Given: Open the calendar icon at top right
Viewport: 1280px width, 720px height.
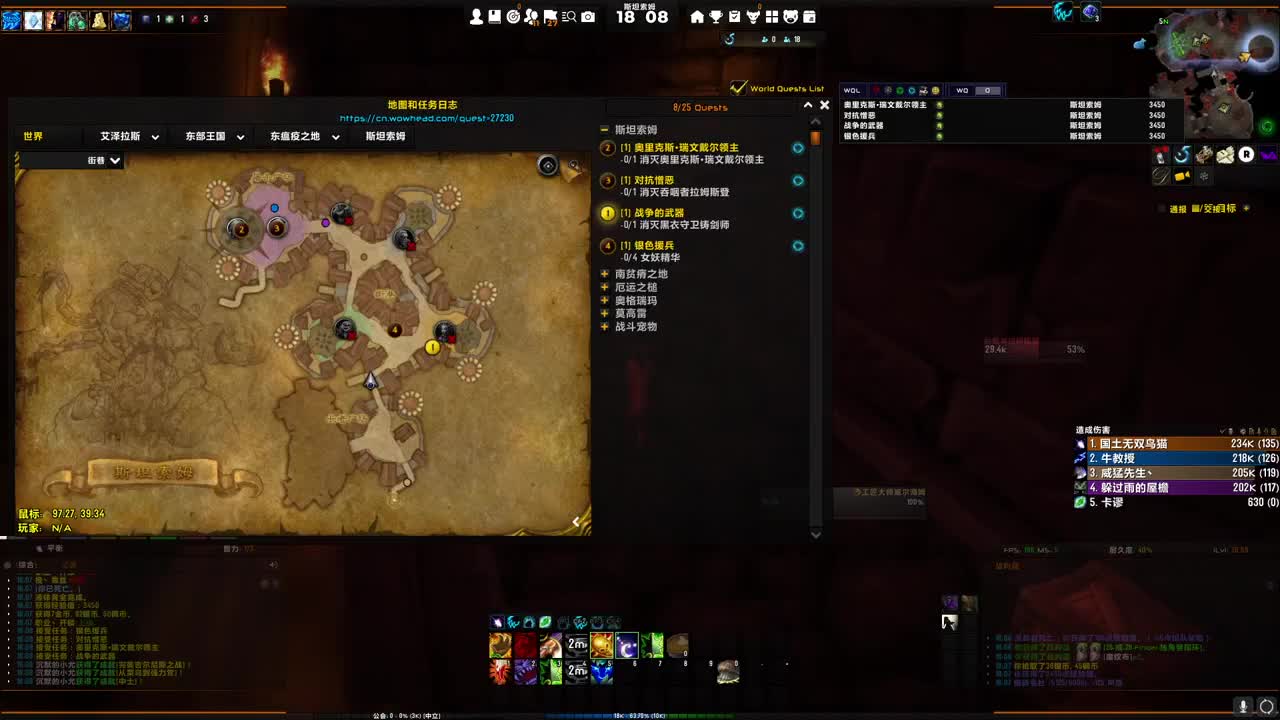Looking at the screenshot, I should pyautogui.click(x=808, y=16).
